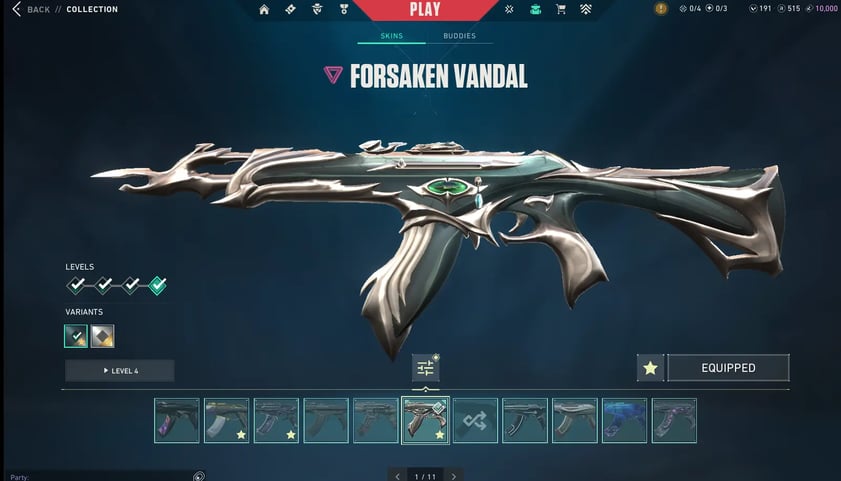Image resolution: width=841 pixels, height=481 pixels.
Task: Choose the gold and silver variant swatch
Action: 103,336
